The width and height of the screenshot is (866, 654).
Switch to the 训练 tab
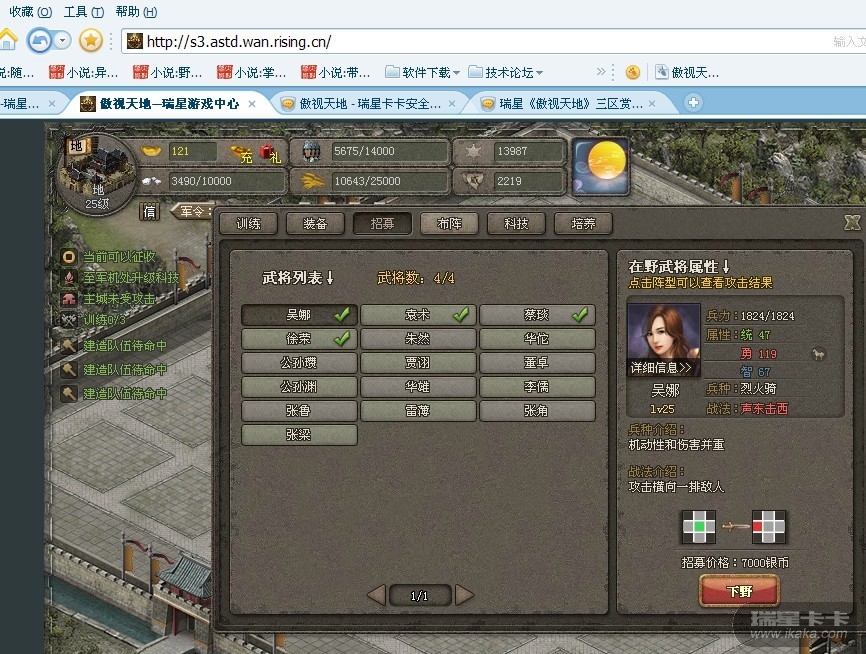(x=248, y=224)
